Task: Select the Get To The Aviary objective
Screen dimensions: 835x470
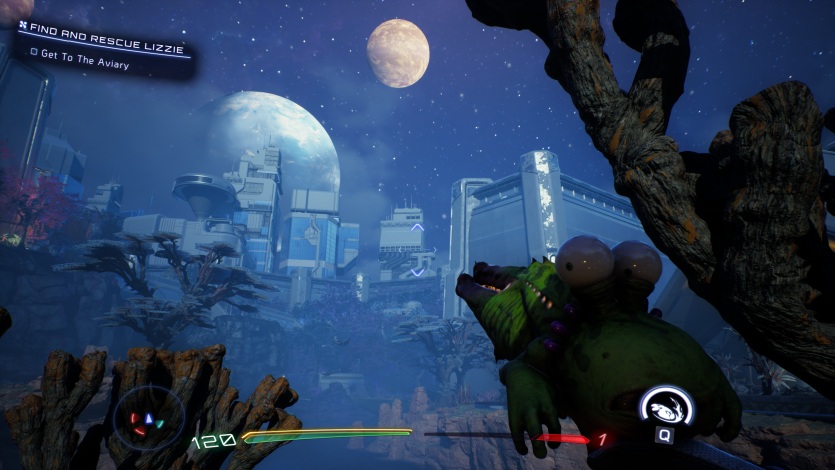Action: (85, 52)
